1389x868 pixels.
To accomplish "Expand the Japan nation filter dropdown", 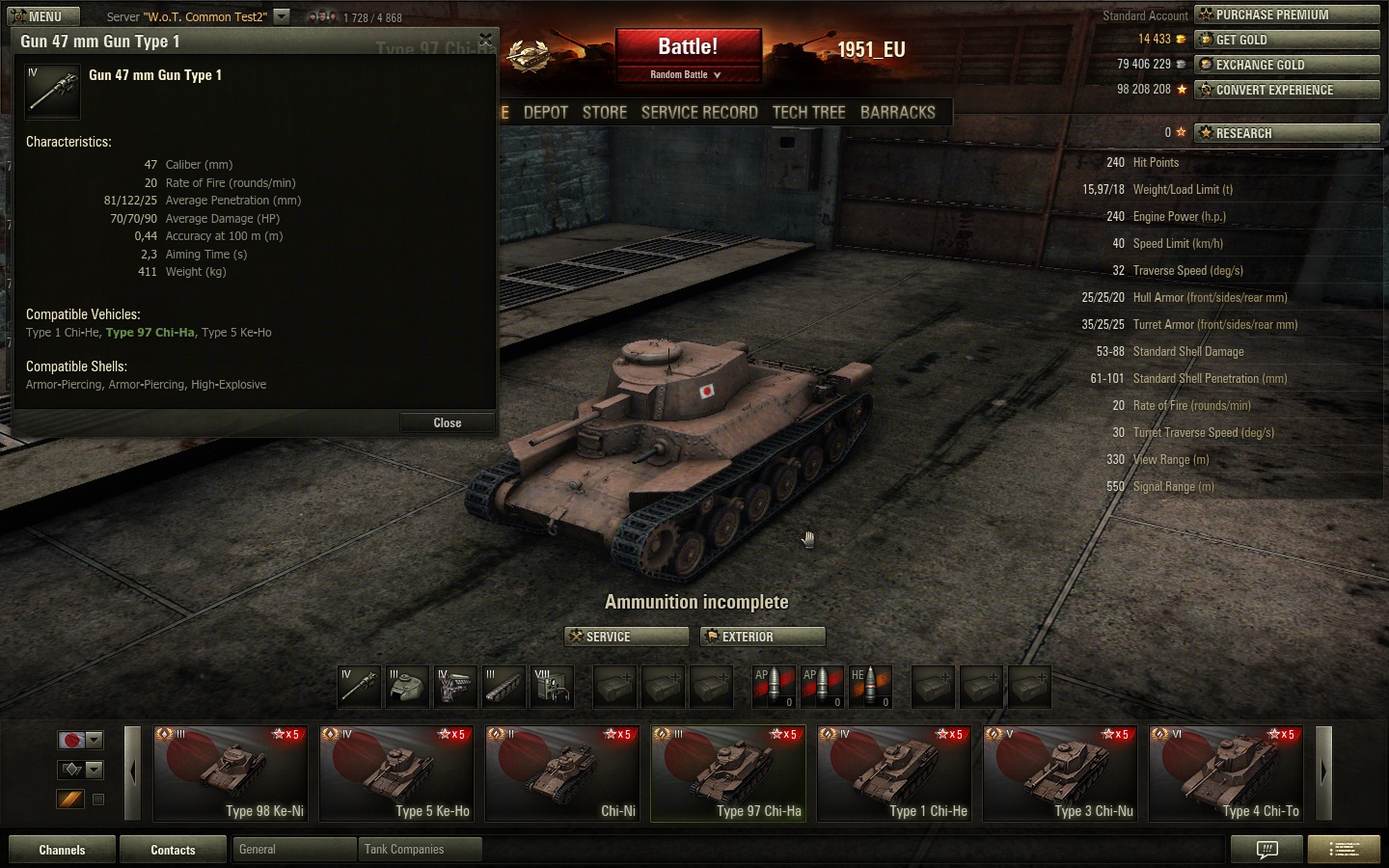I will pyautogui.click(x=94, y=740).
